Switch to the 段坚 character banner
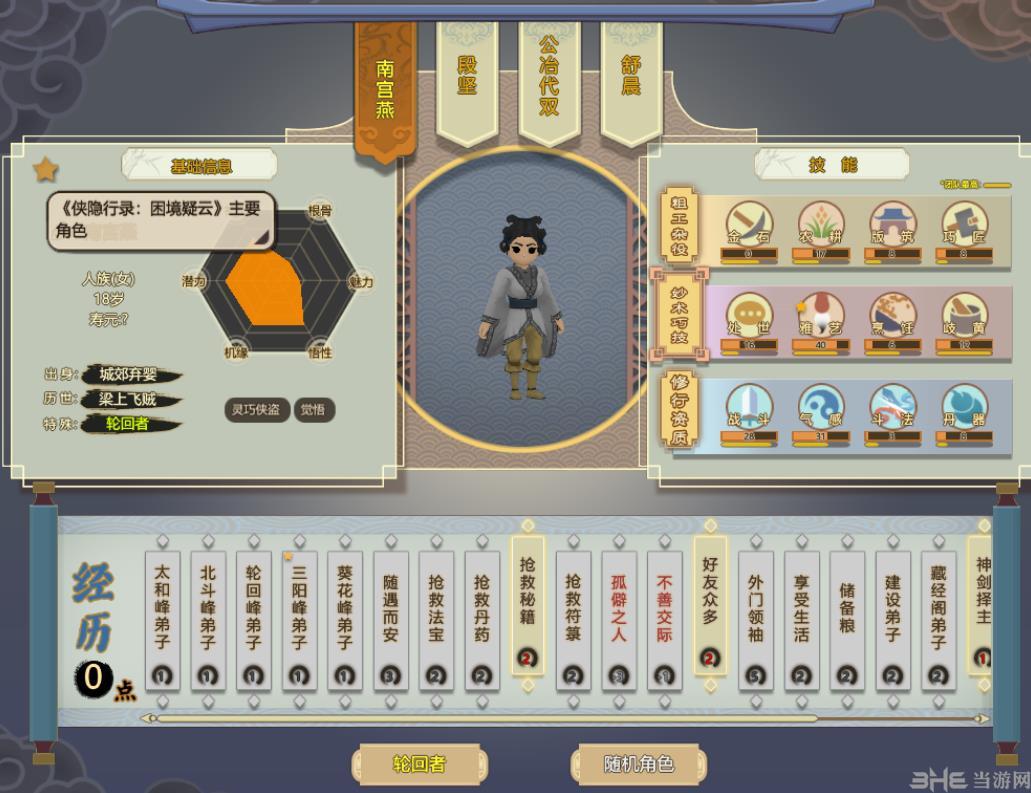This screenshot has height=793, width=1031. click(x=467, y=78)
